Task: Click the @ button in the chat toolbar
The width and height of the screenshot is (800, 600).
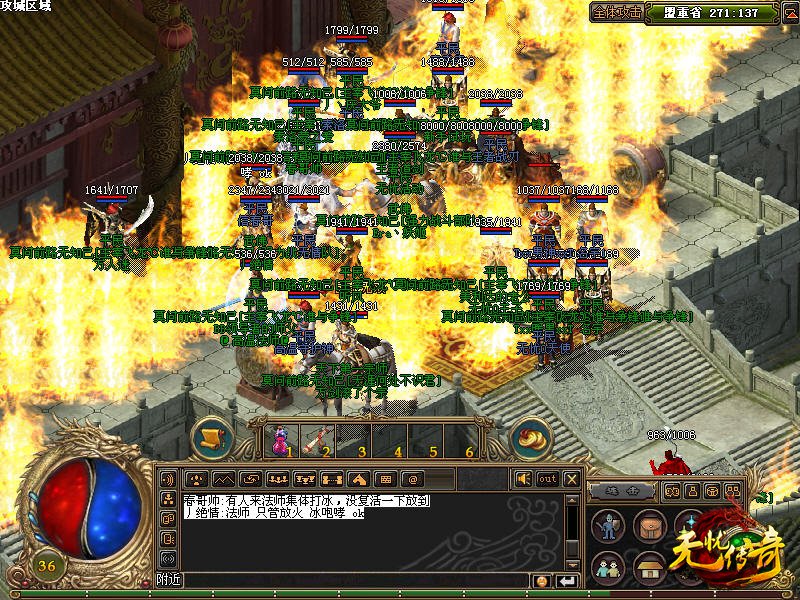Action: [412, 479]
